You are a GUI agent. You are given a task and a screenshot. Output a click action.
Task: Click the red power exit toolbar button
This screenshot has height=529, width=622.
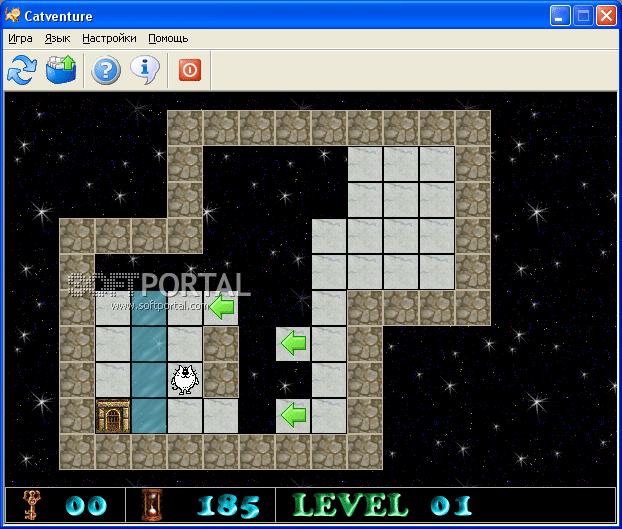tap(189, 70)
